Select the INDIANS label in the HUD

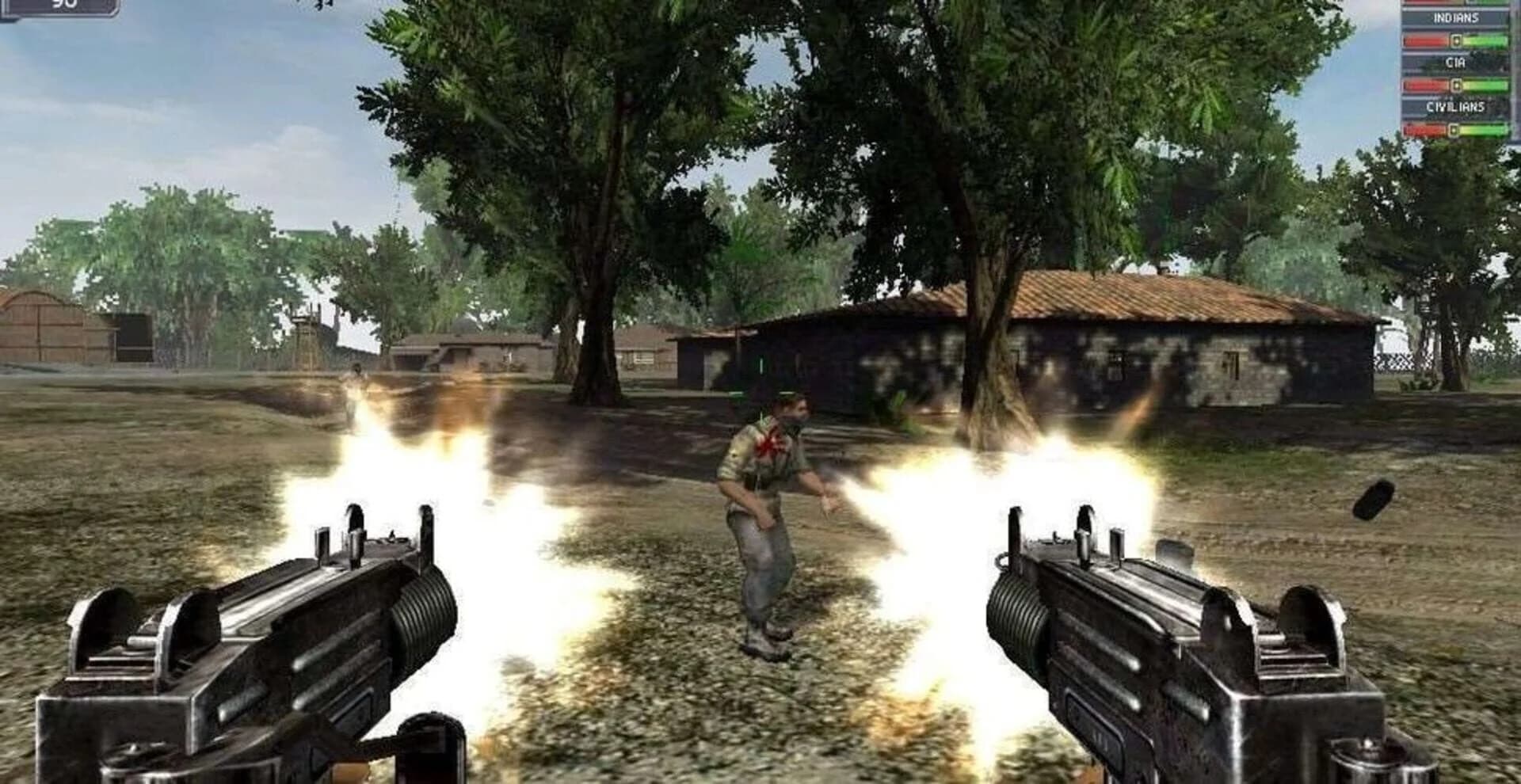[1456, 18]
